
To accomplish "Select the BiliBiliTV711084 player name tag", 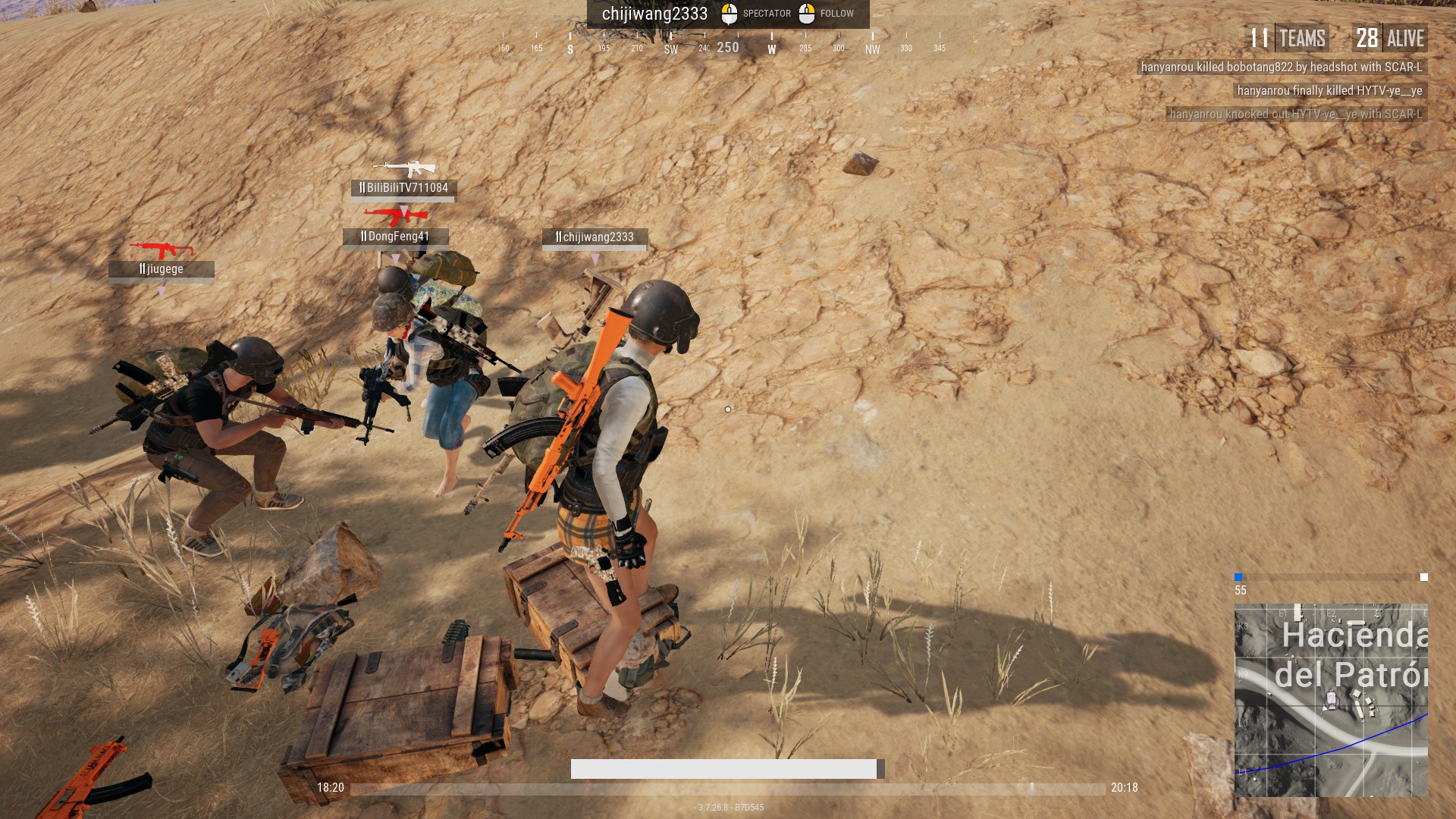I will click(x=403, y=188).
